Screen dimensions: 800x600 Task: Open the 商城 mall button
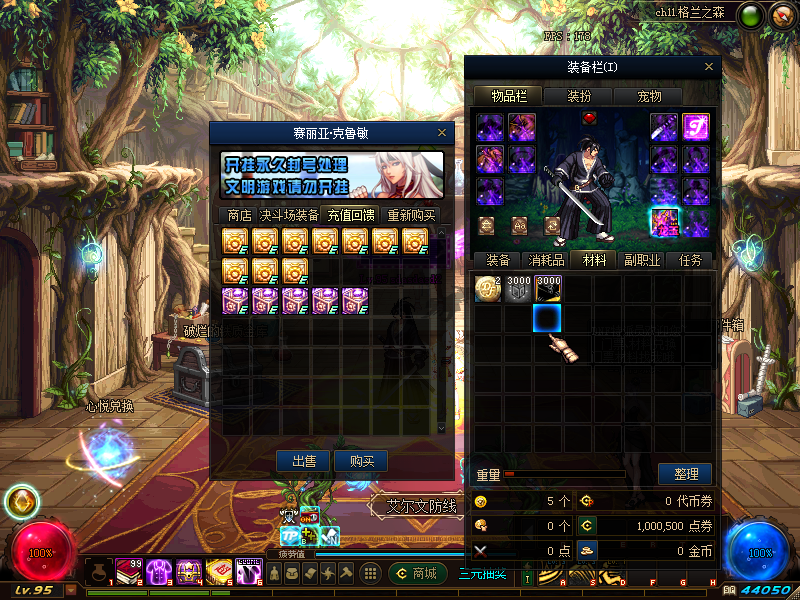click(418, 573)
